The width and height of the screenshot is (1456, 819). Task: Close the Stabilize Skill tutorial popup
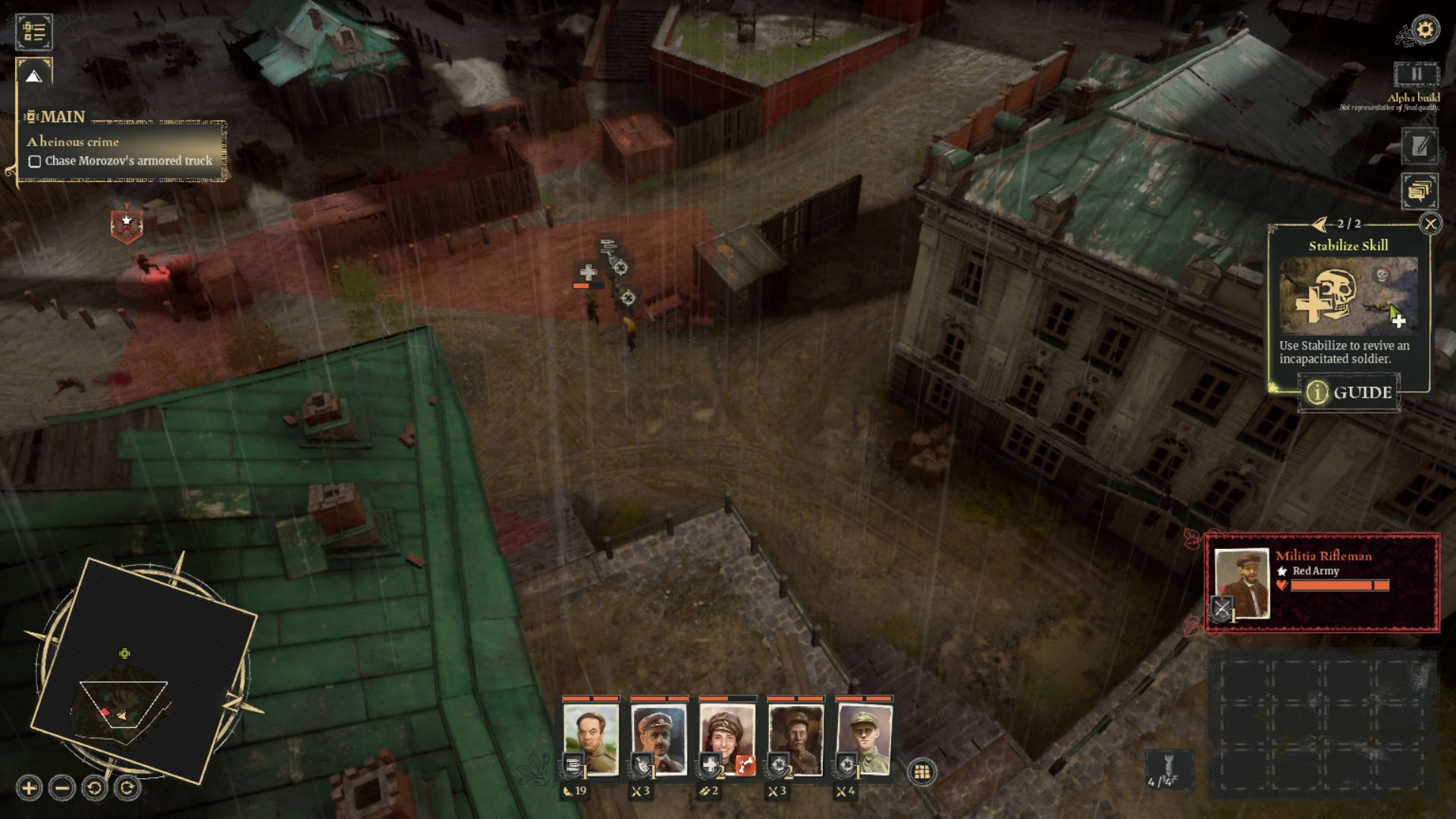(x=1430, y=224)
